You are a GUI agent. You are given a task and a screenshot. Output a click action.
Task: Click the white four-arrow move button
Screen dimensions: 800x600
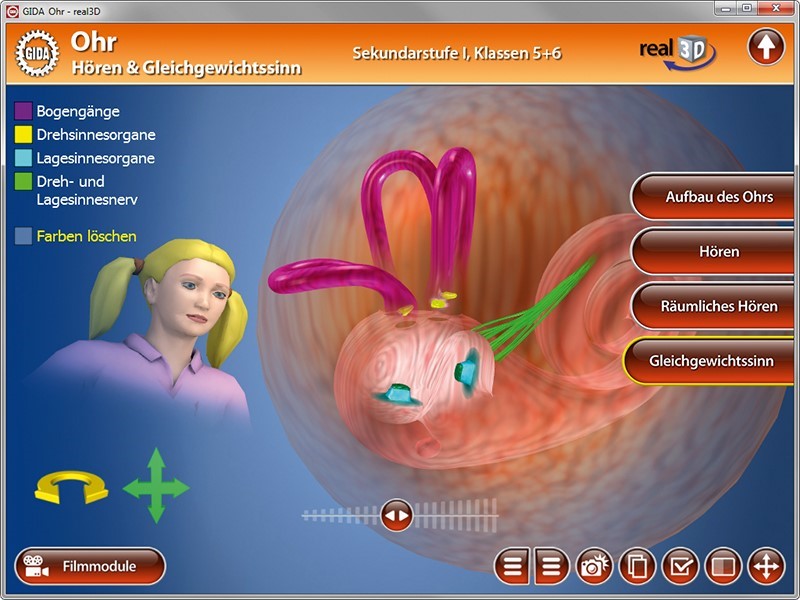pos(766,567)
